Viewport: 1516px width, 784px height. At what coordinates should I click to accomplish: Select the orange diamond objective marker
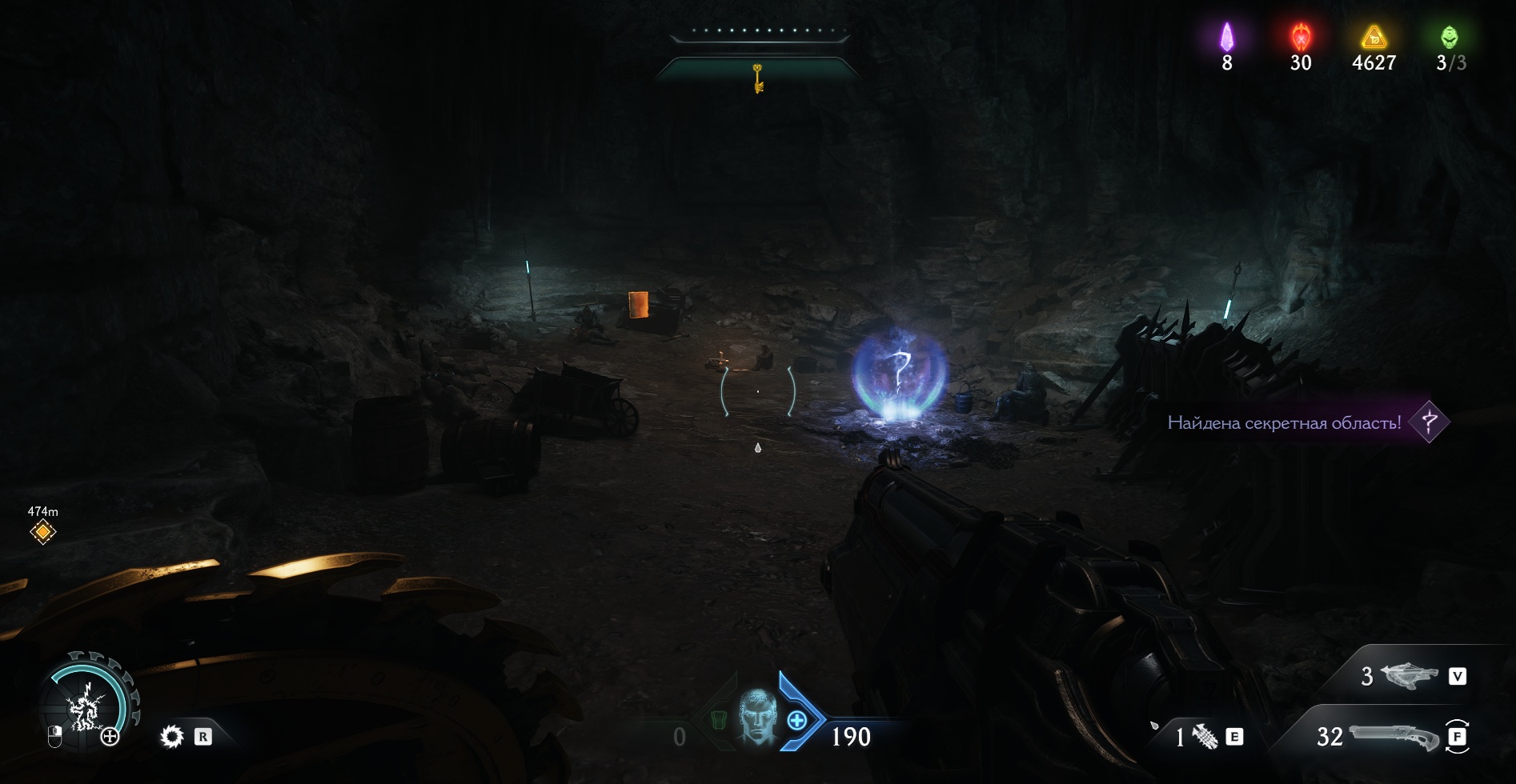(x=42, y=532)
